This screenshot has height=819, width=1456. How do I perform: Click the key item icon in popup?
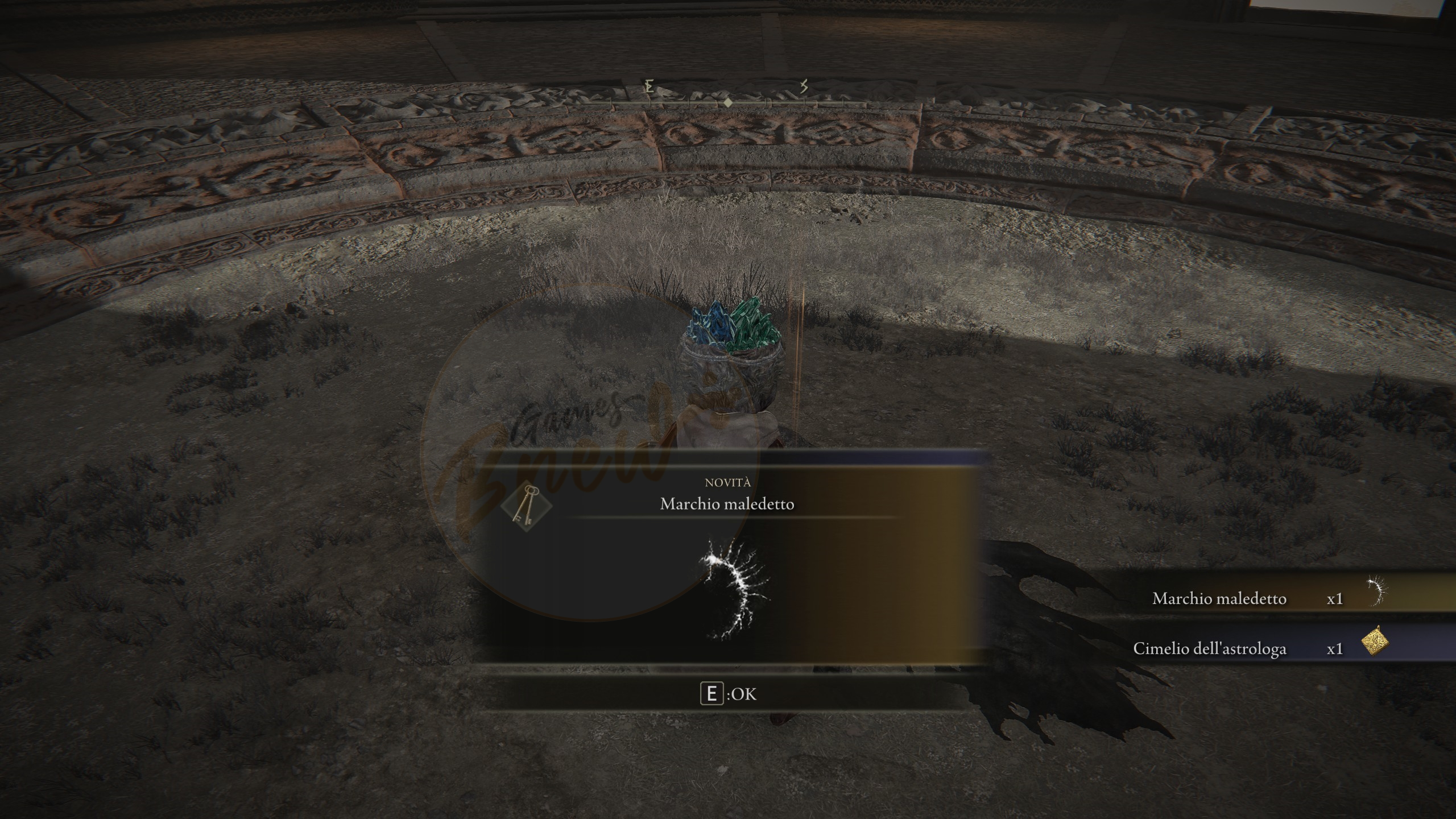coord(525,506)
